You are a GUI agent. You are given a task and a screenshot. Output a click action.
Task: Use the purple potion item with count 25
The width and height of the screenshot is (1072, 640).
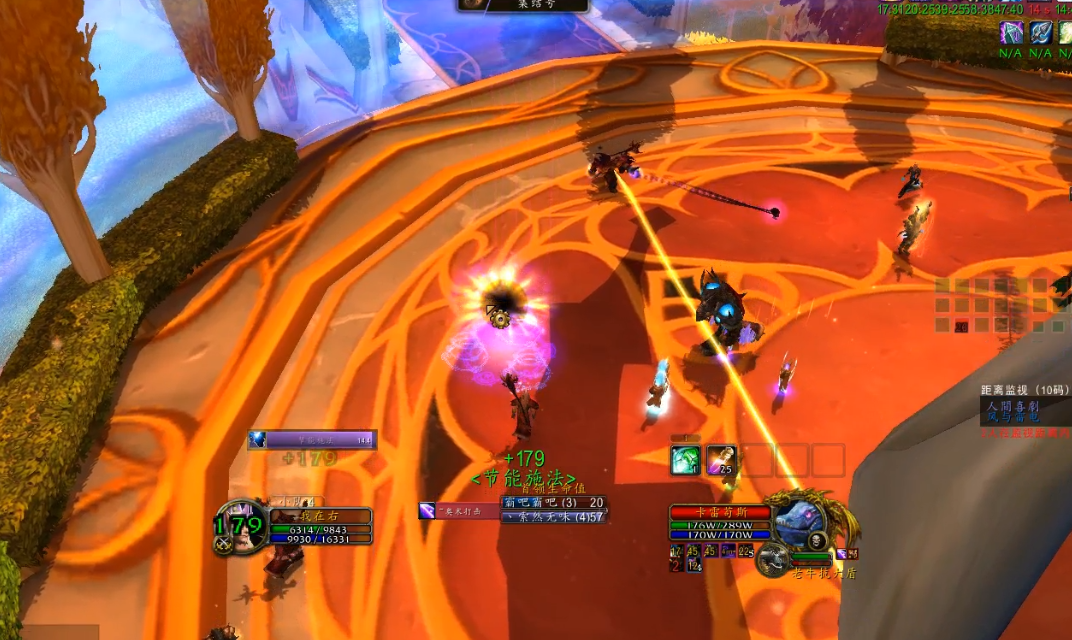[722, 460]
